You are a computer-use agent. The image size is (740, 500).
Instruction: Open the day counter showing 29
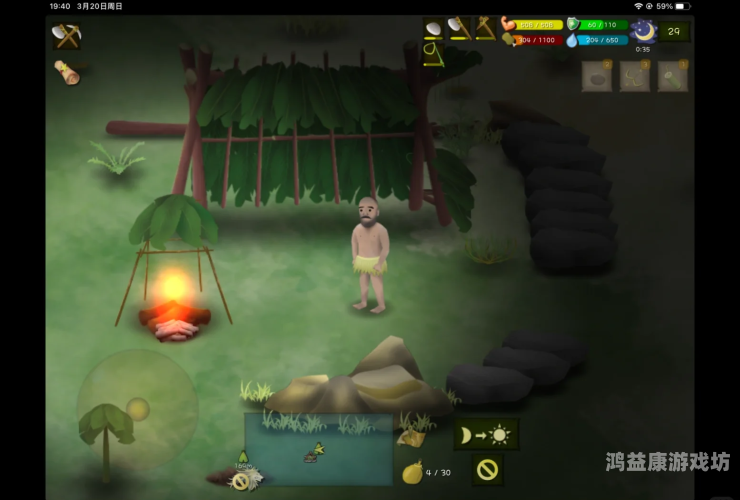click(x=674, y=31)
